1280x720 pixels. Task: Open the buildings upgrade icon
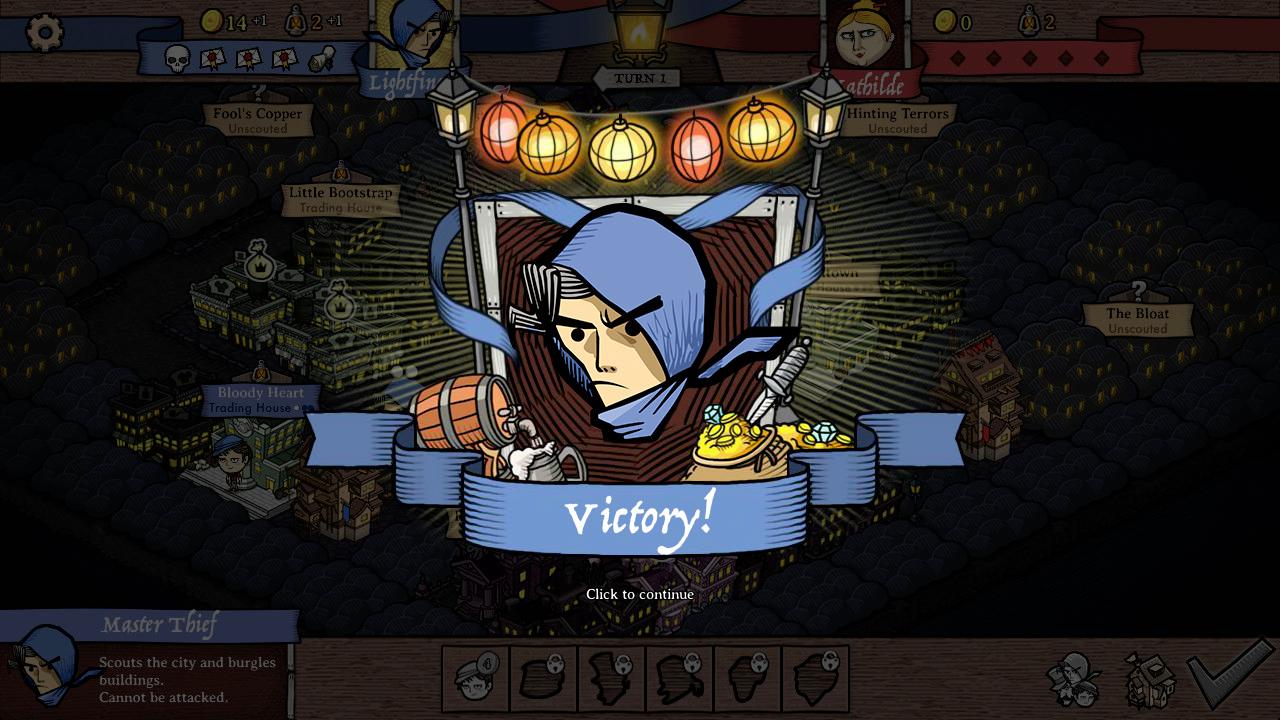[1150, 680]
